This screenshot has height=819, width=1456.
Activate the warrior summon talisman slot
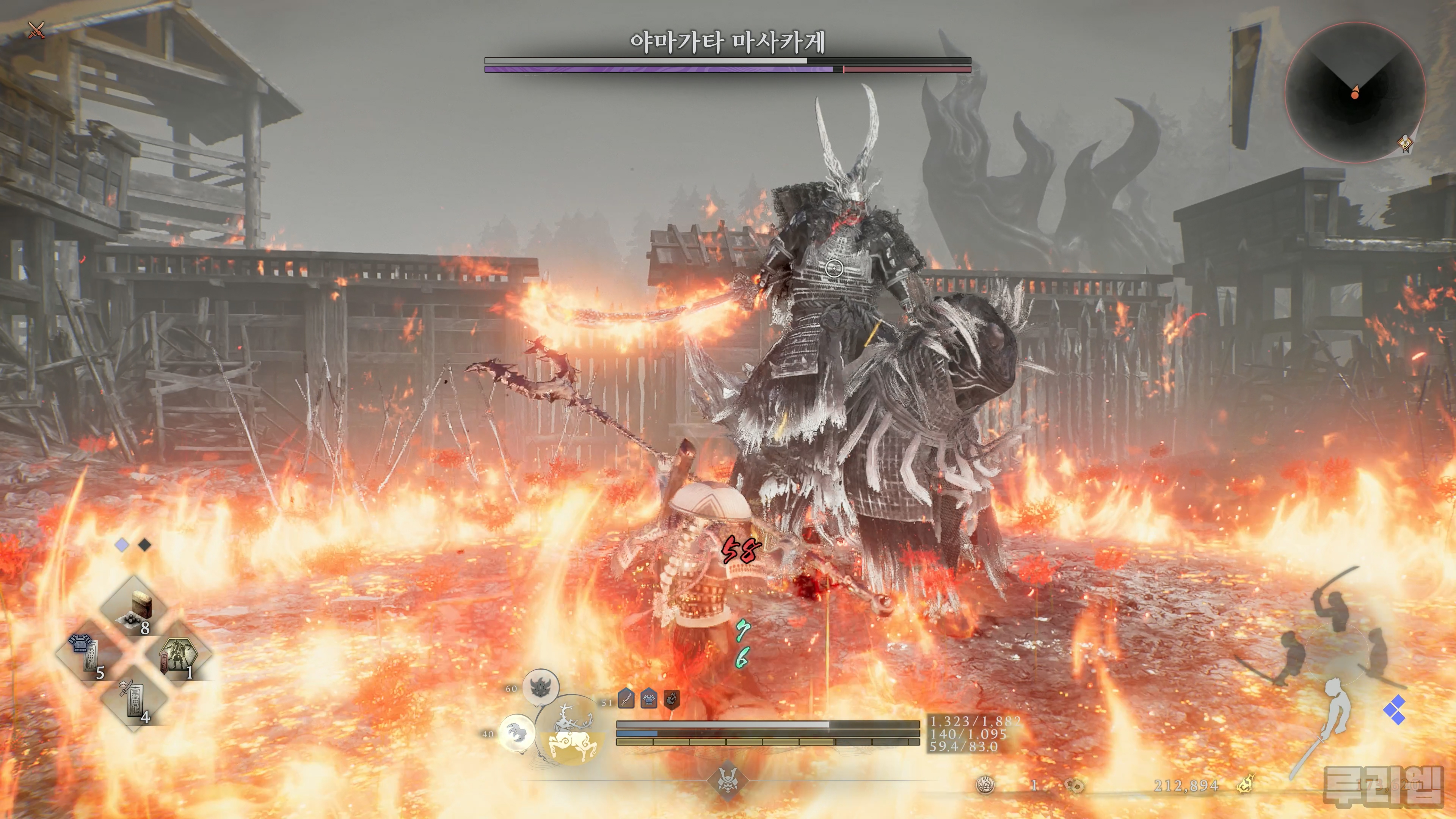[x=179, y=656]
